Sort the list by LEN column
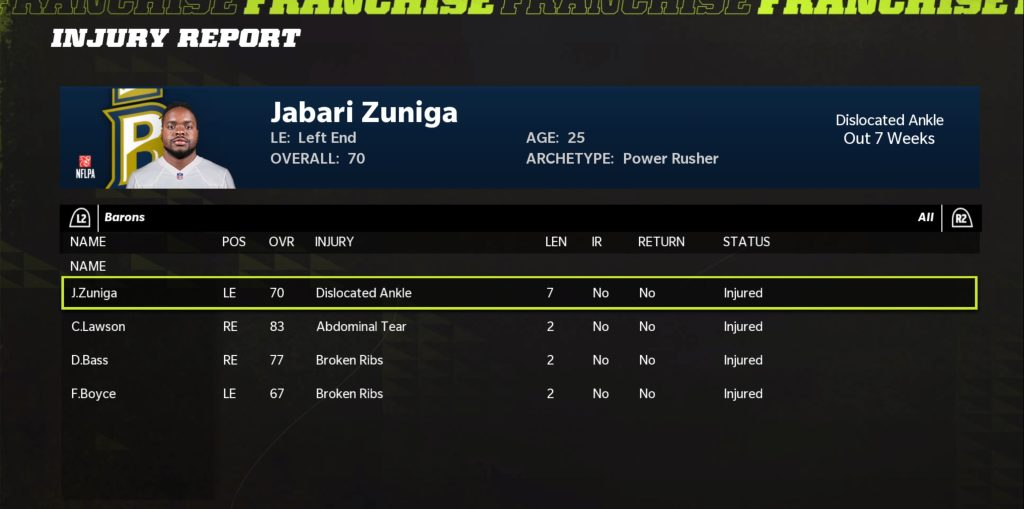This screenshot has height=509, width=1024. (x=556, y=242)
